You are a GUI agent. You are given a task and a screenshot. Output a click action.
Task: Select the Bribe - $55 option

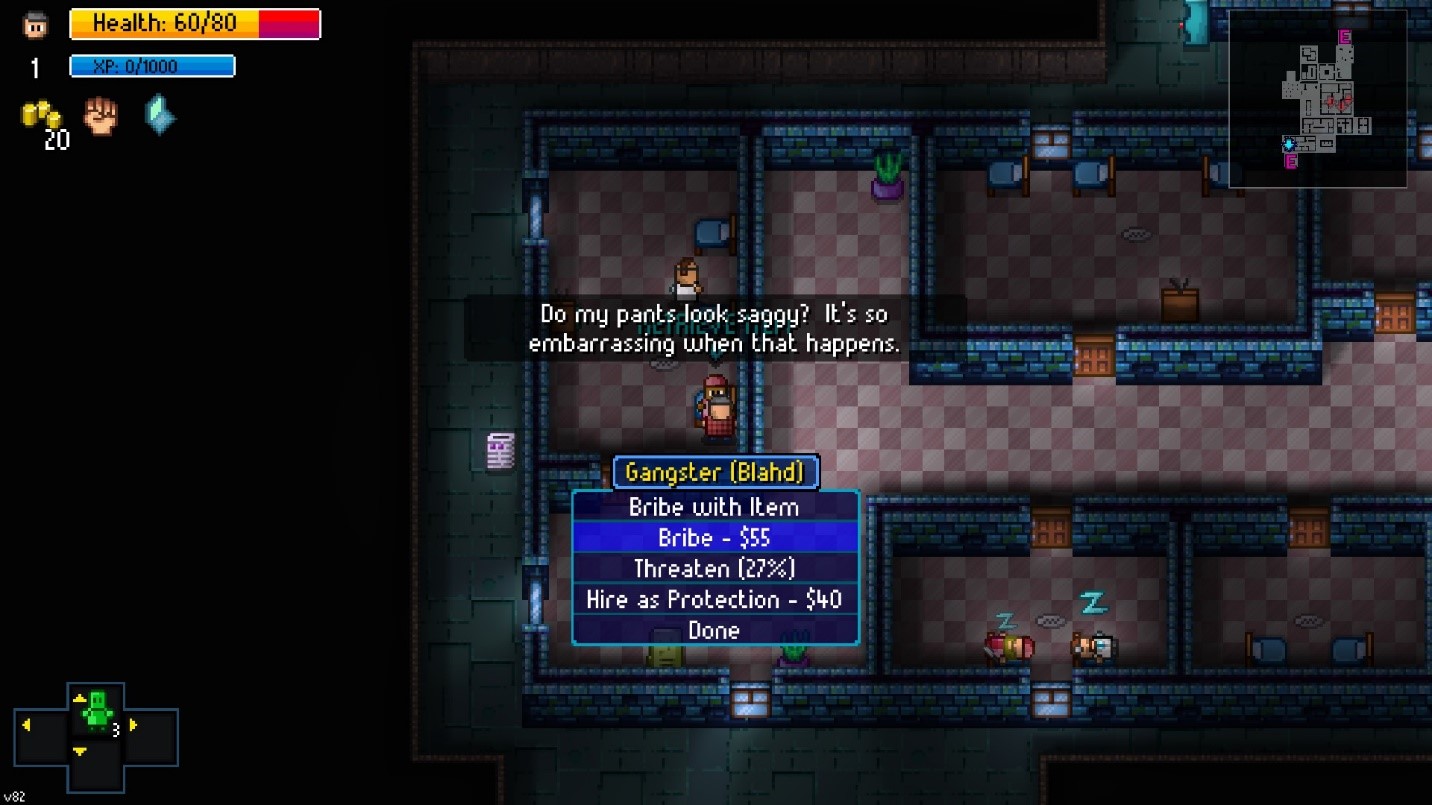click(714, 538)
